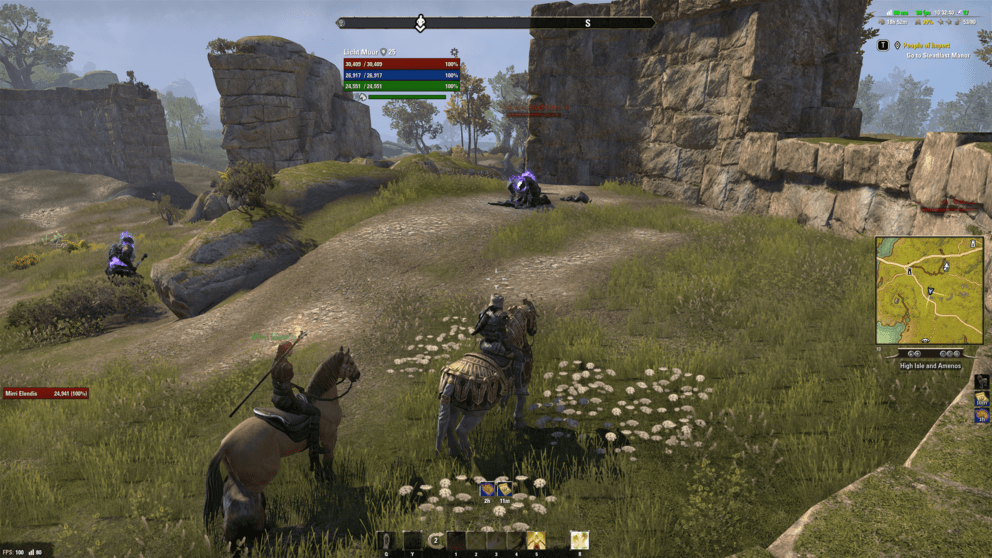Viewport: 992px width, 558px height.
Task: Click the gear icon beside the player frame
Action: point(453,52)
